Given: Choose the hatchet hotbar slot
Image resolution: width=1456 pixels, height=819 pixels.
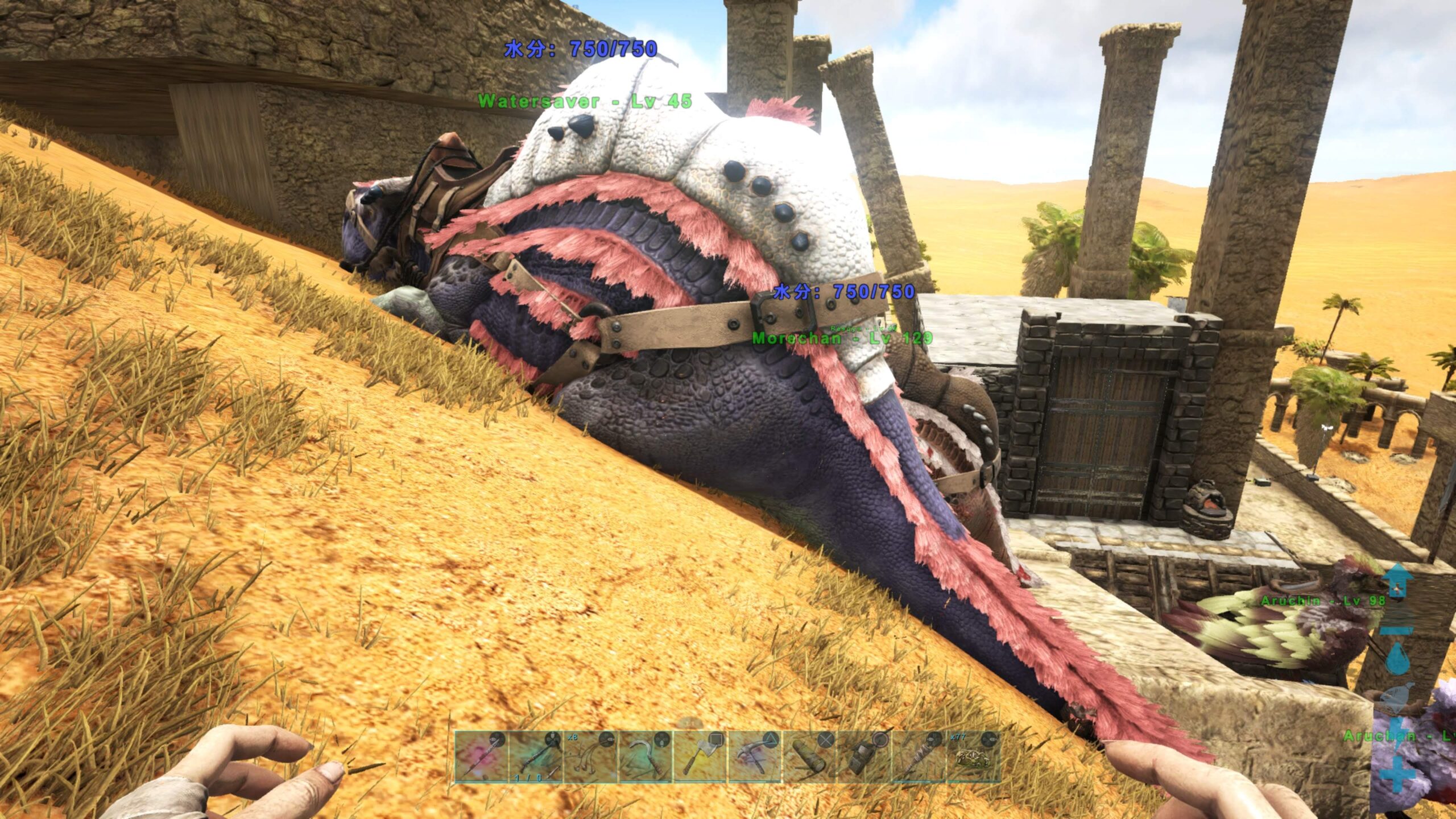Looking at the screenshot, I should (700, 758).
